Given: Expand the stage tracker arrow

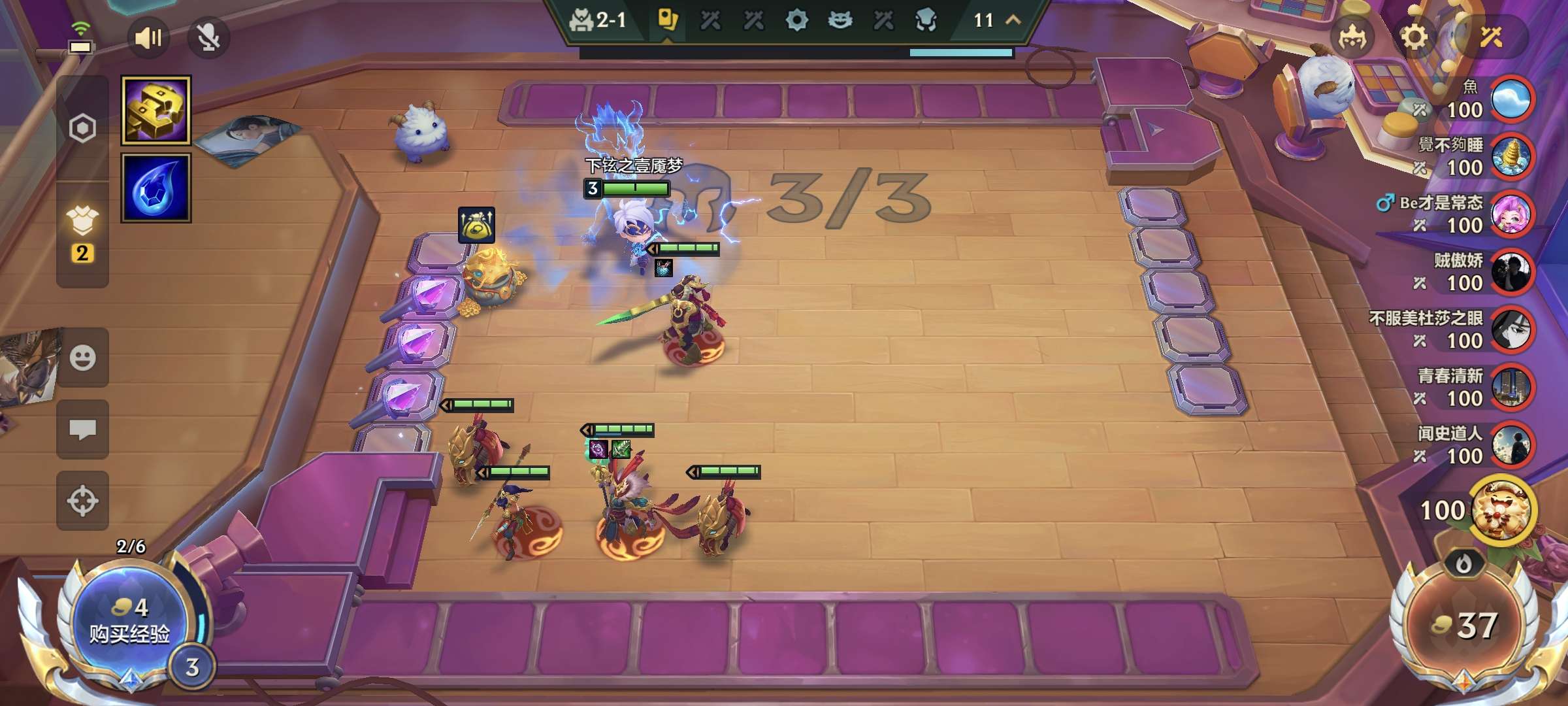Looking at the screenshot, I should (x=1013, y=20).
